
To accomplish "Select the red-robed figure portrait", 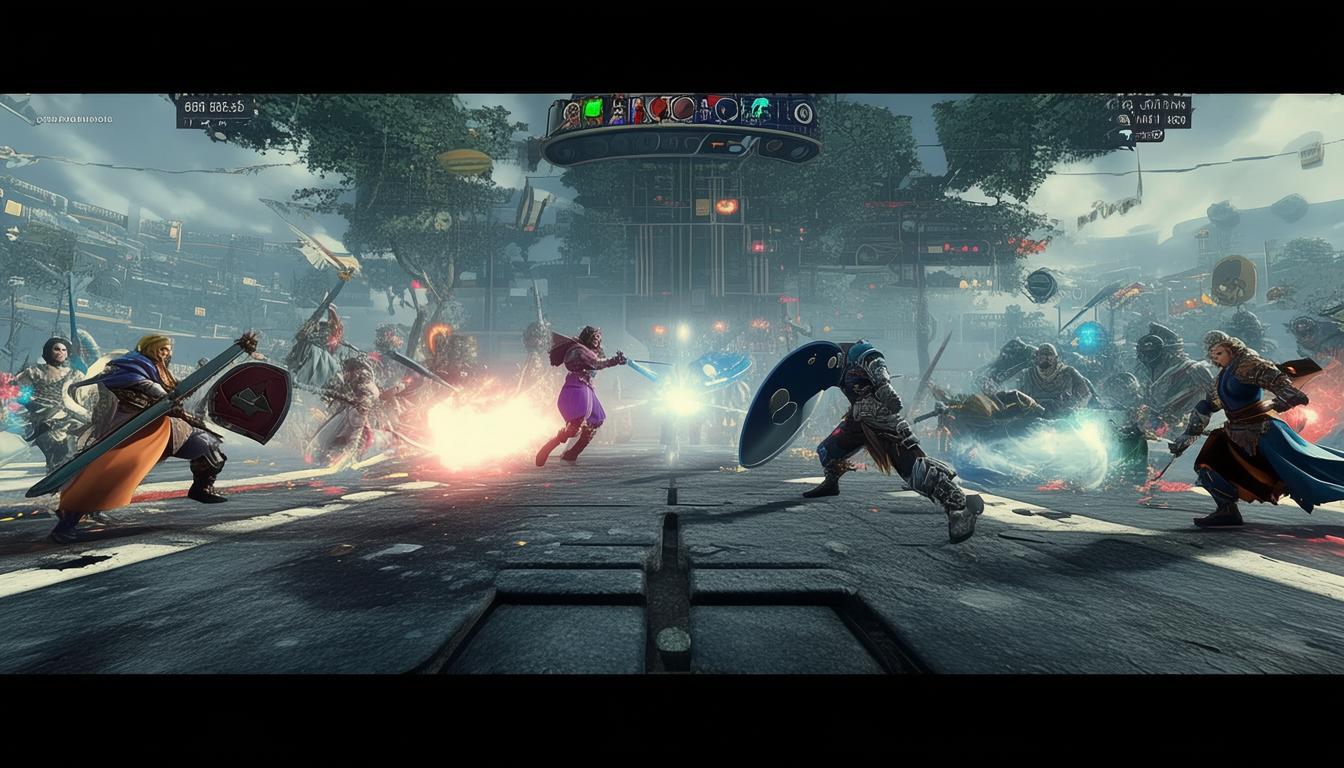I will (637, 109).
